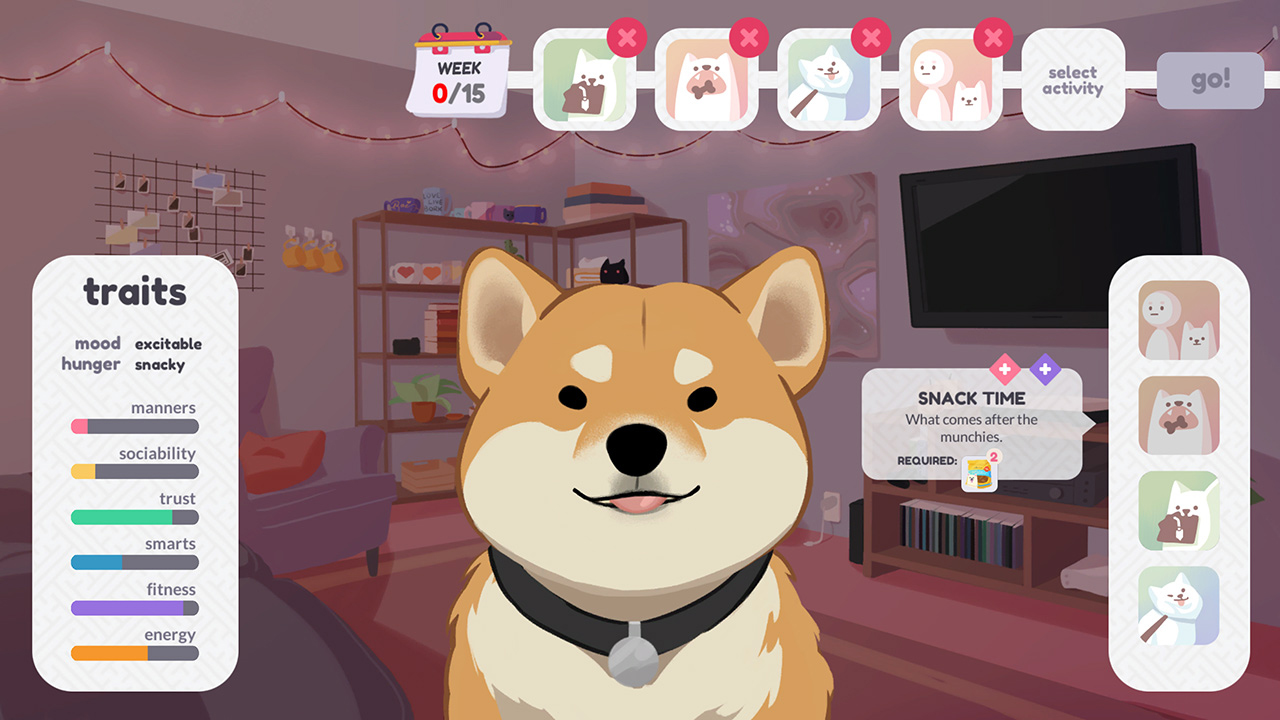Pick the socialize activity showing the person and dog
The image size is (1280, 720).
pos(1178,318)
